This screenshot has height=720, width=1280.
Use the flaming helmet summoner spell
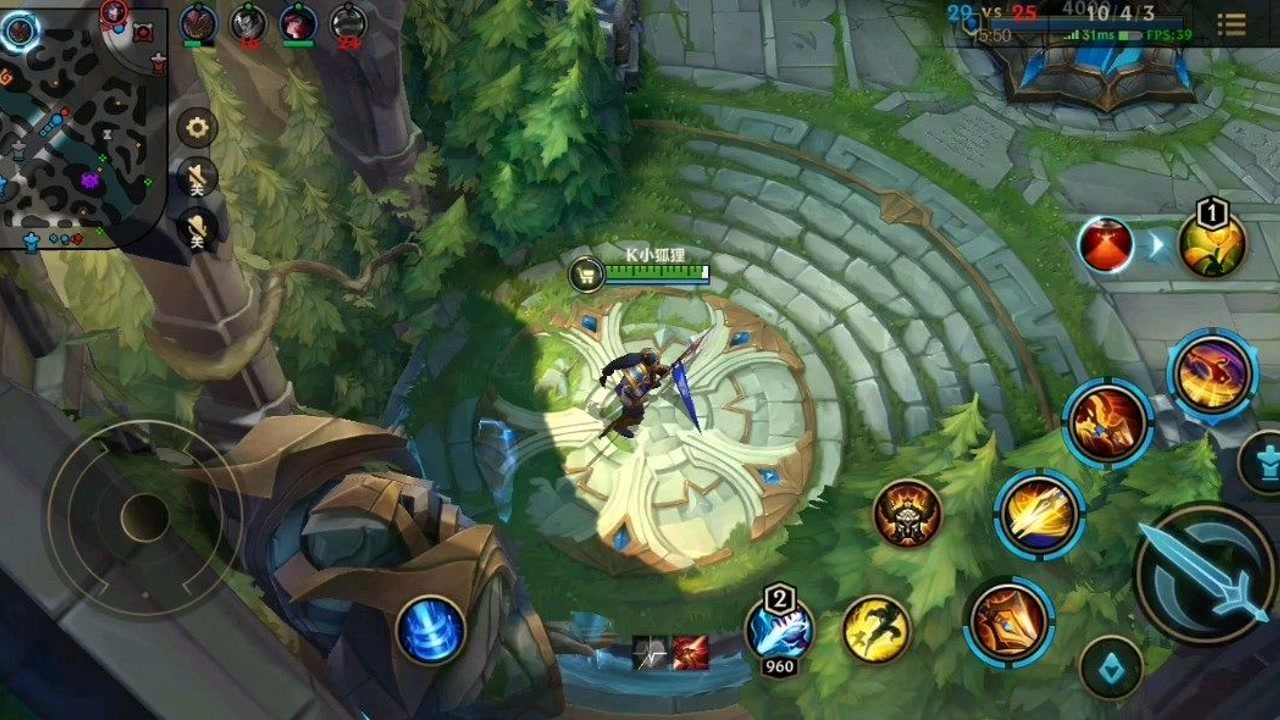pyautogui.click(x=908, y=514)
